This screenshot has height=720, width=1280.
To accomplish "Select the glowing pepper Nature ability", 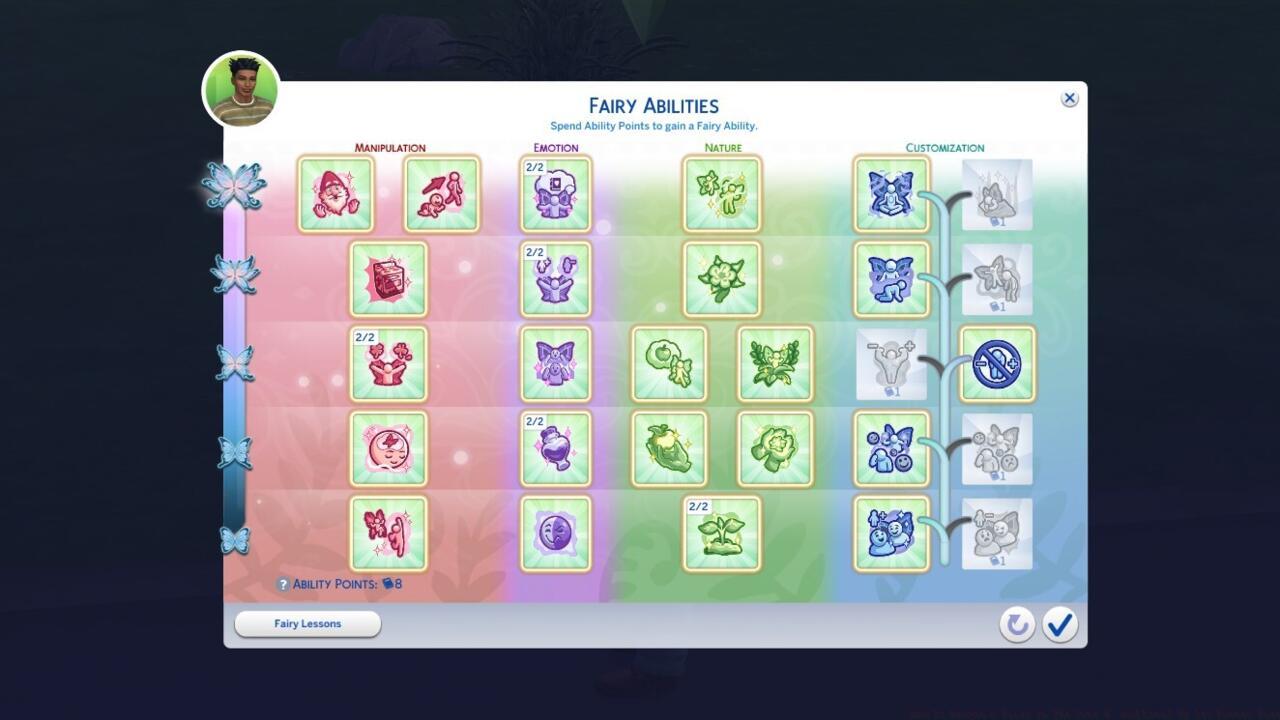I will pos(669,449).
